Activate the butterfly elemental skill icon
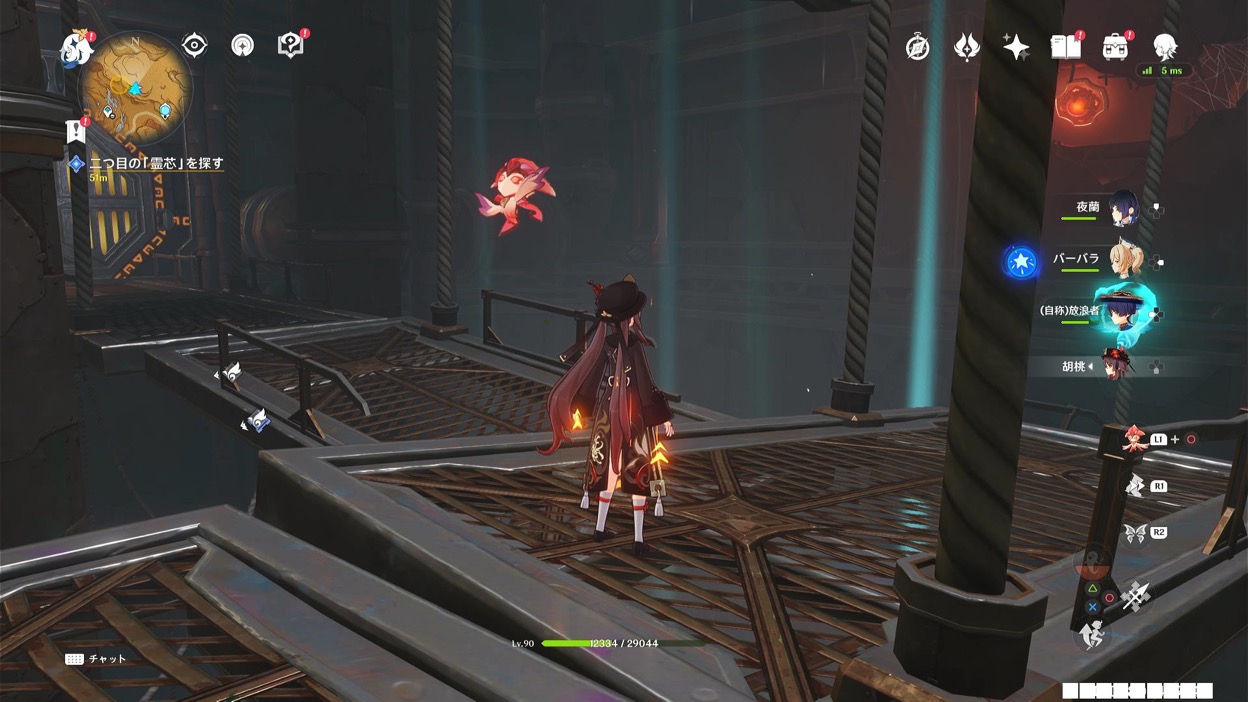The height and width of the screenshot is (702, 1248). click(1134, 533)
